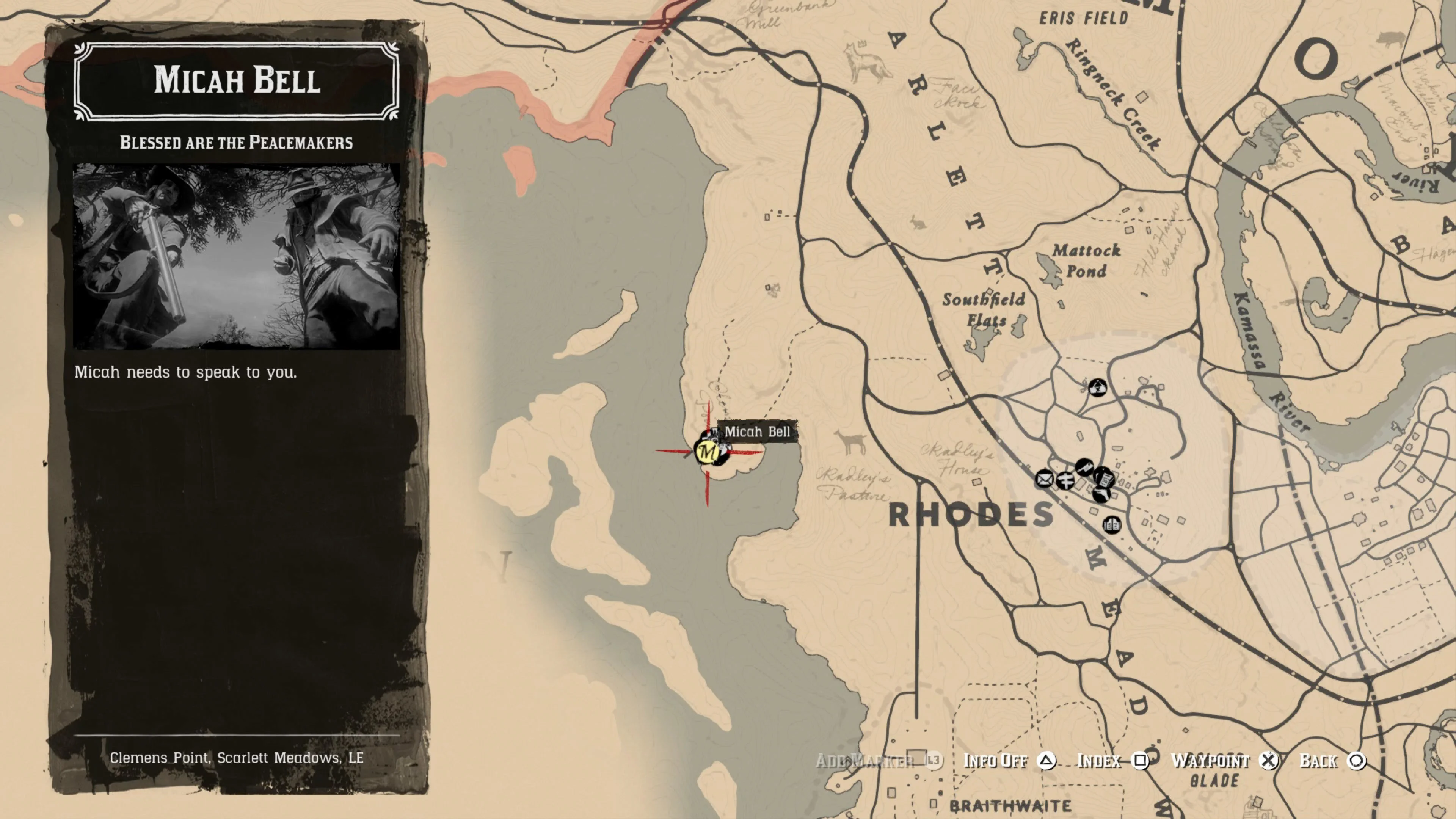
Task: Open the map Index
Action: (x=1099, y=761)
